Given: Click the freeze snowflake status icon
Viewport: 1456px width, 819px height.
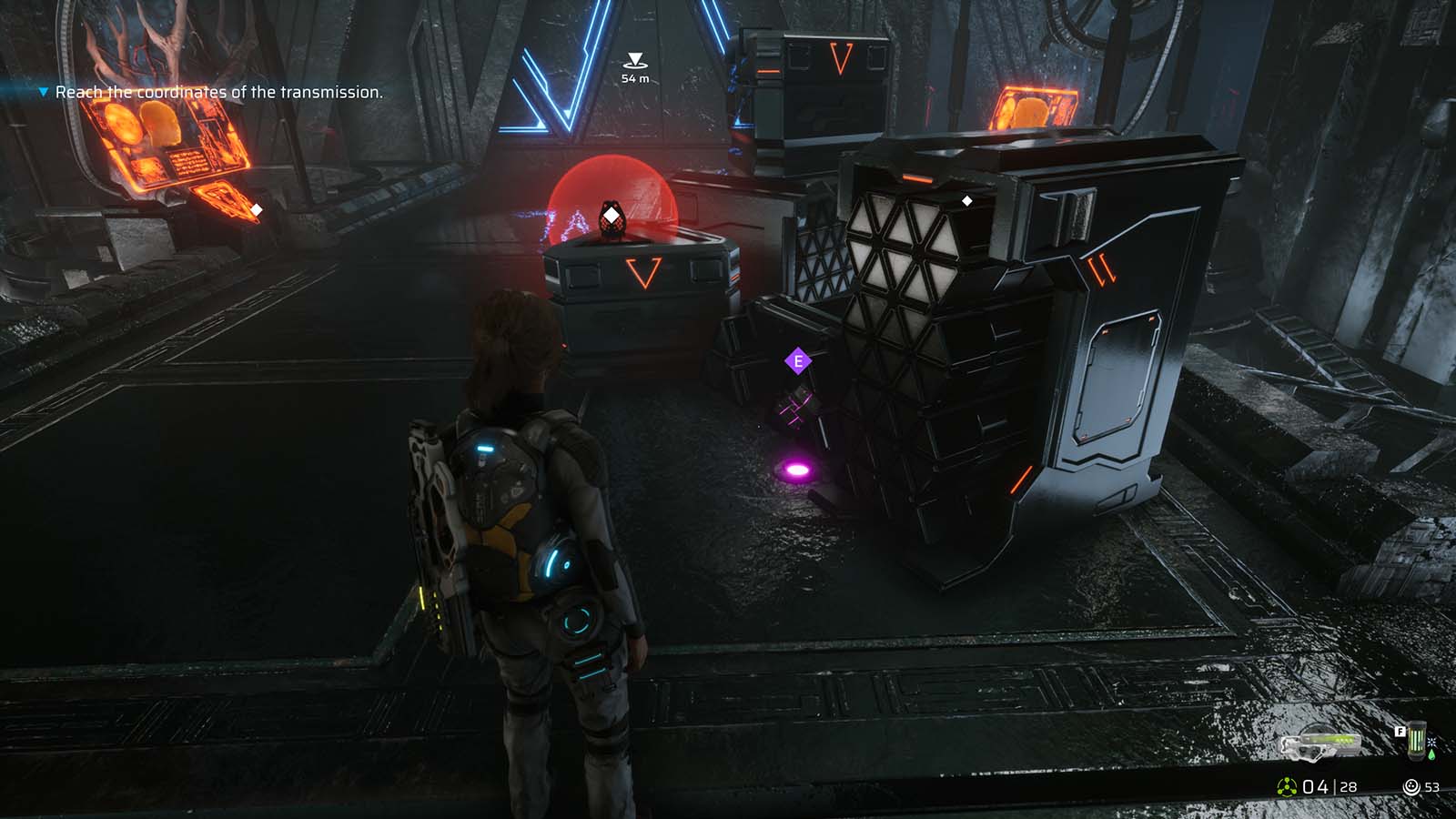Looking at the screenshot, I should point(1431,742).
